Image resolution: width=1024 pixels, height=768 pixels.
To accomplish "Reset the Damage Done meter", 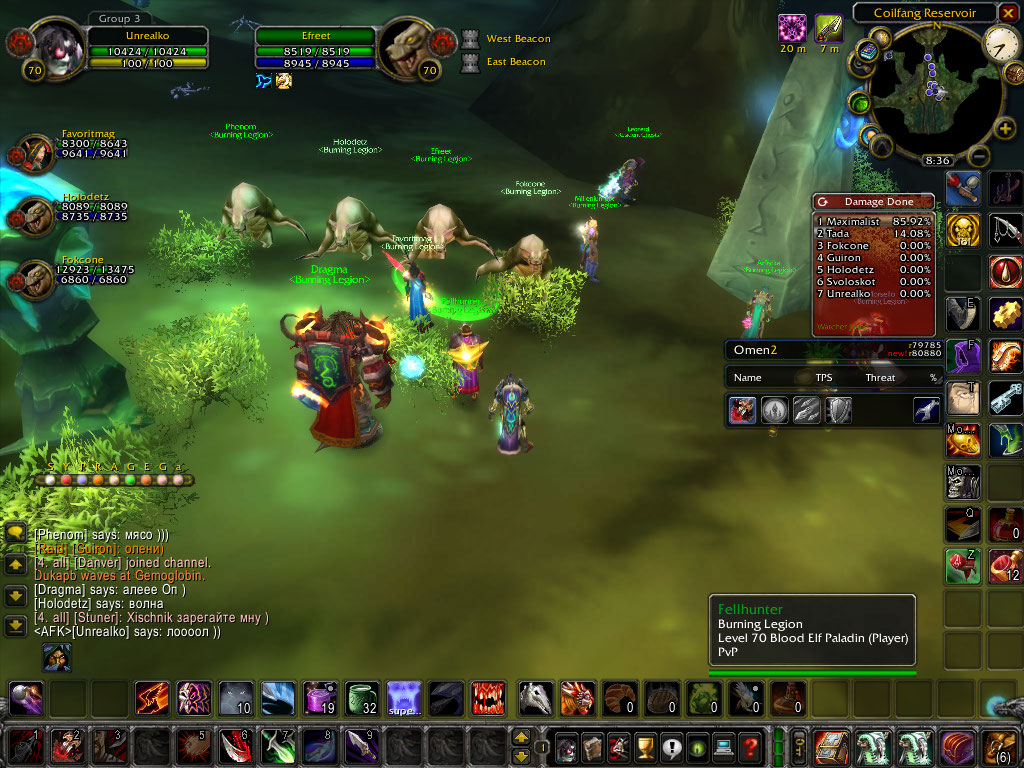I will tap(822, 202).
